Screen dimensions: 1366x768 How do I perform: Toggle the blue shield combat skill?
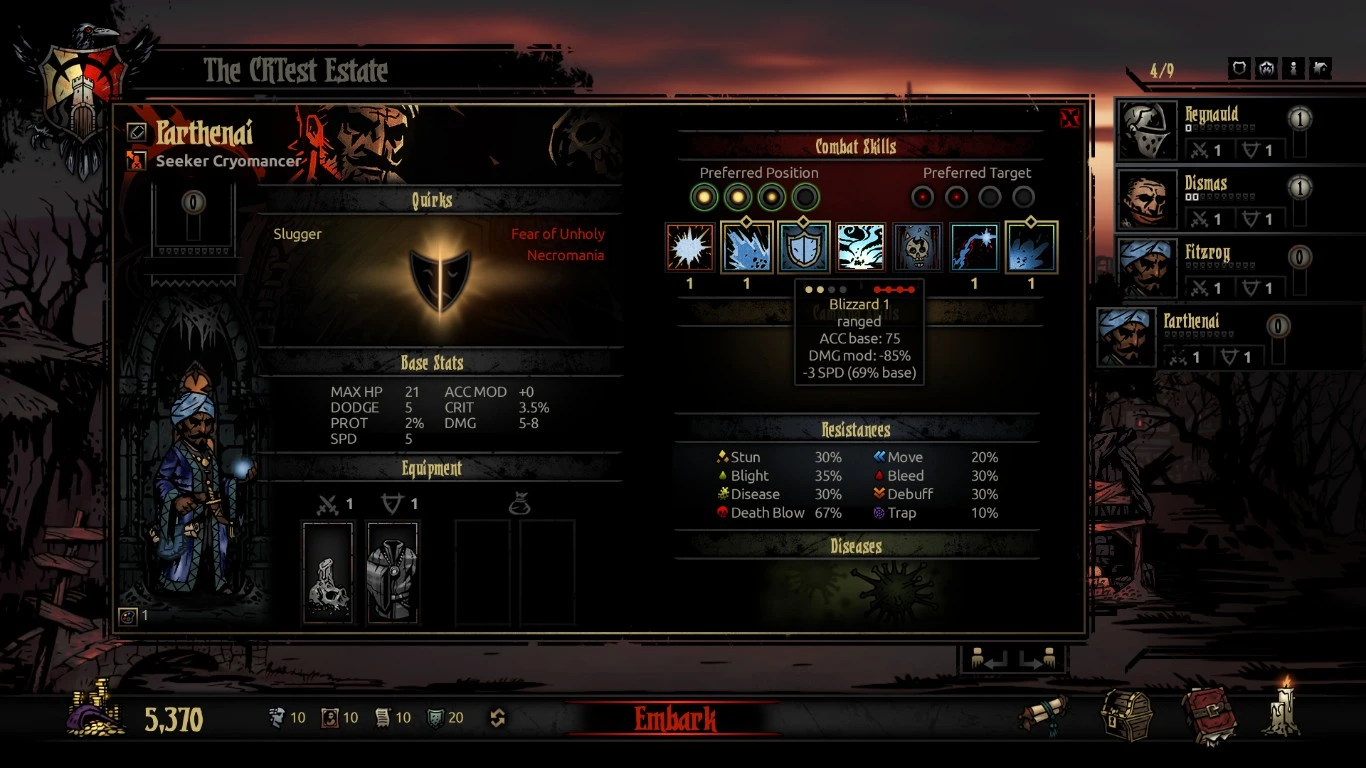coord(804,248)
